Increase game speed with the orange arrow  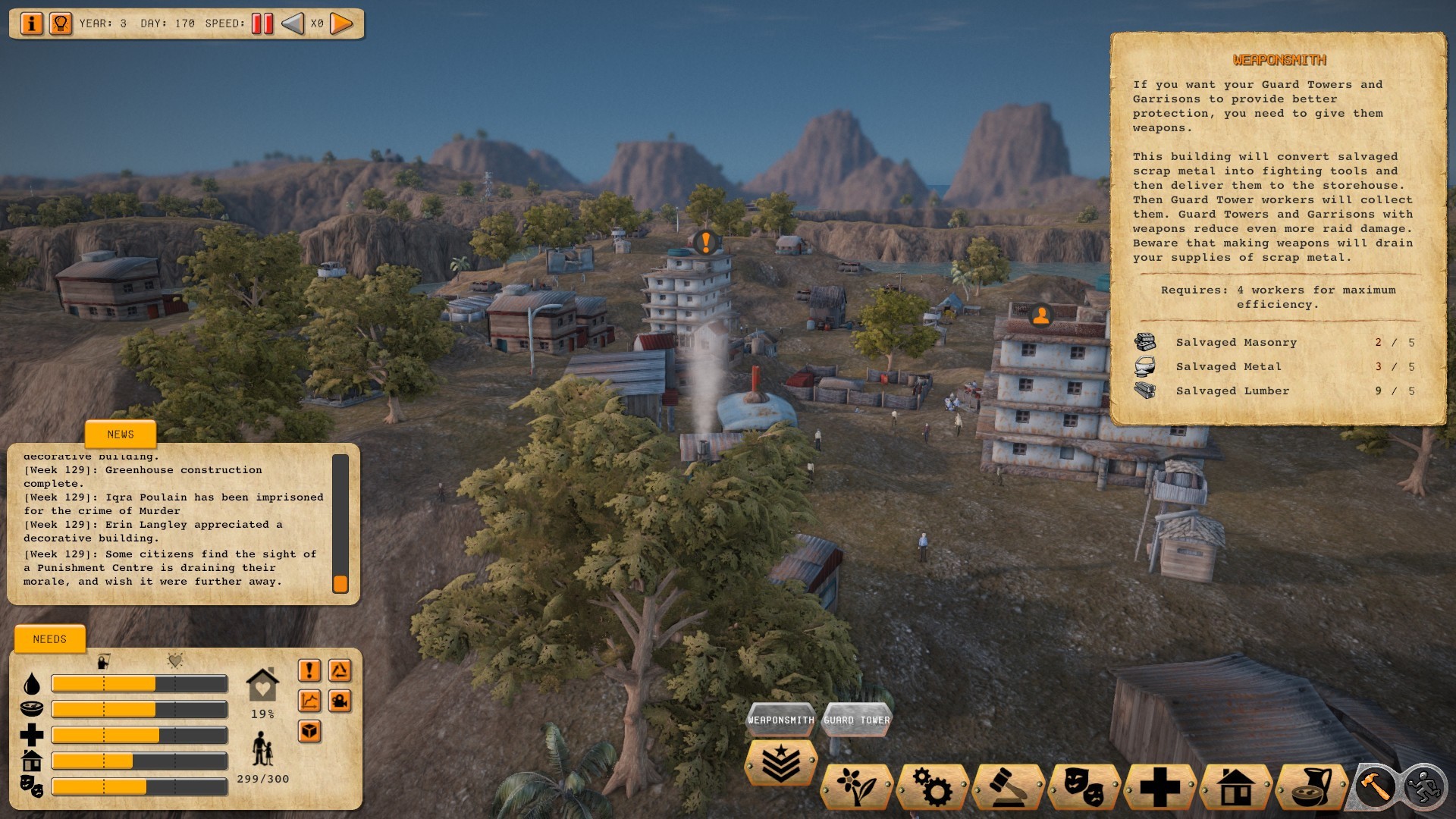click(x=342, y=24)
